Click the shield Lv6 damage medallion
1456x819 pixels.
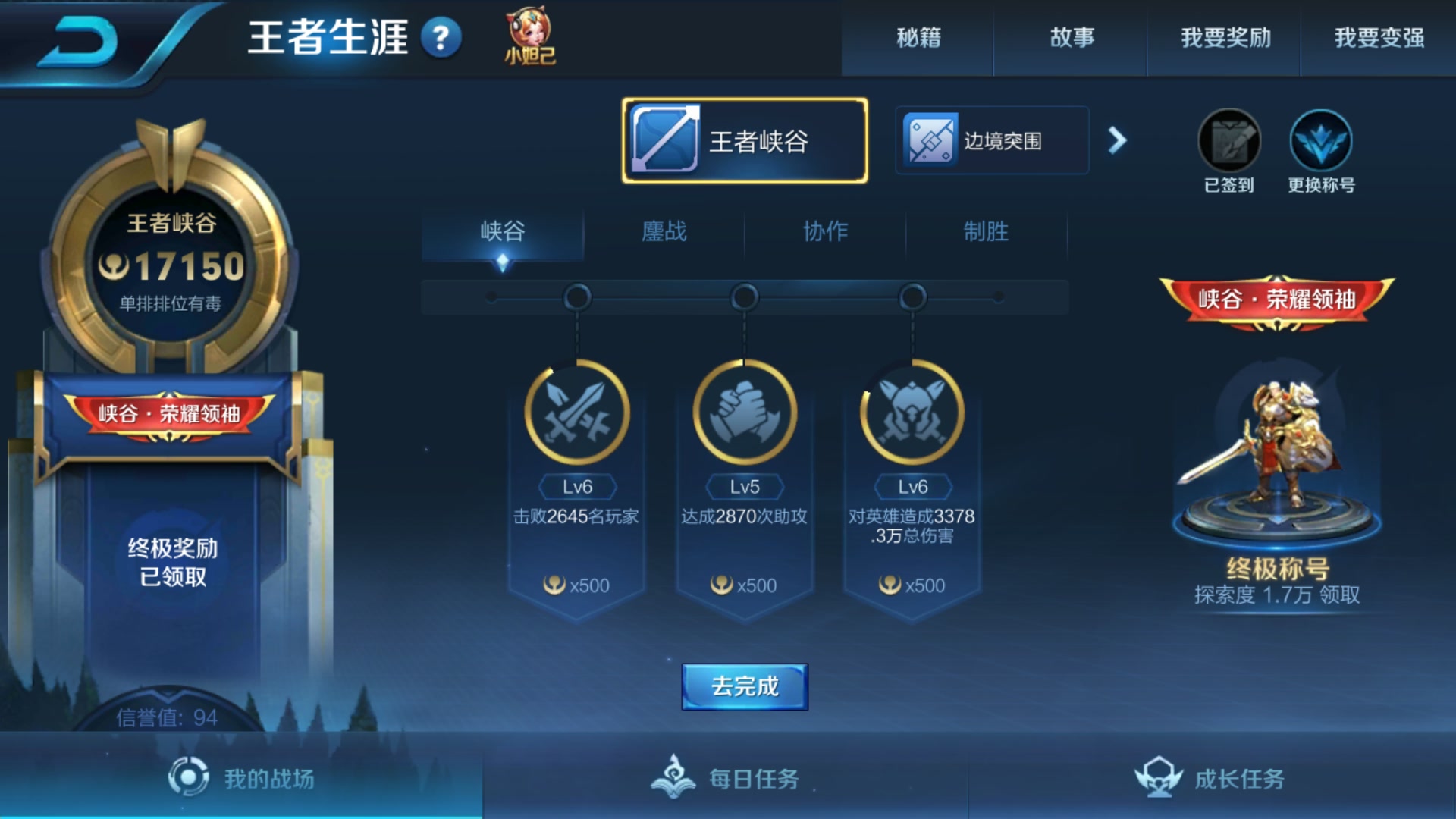coord(912,413)
